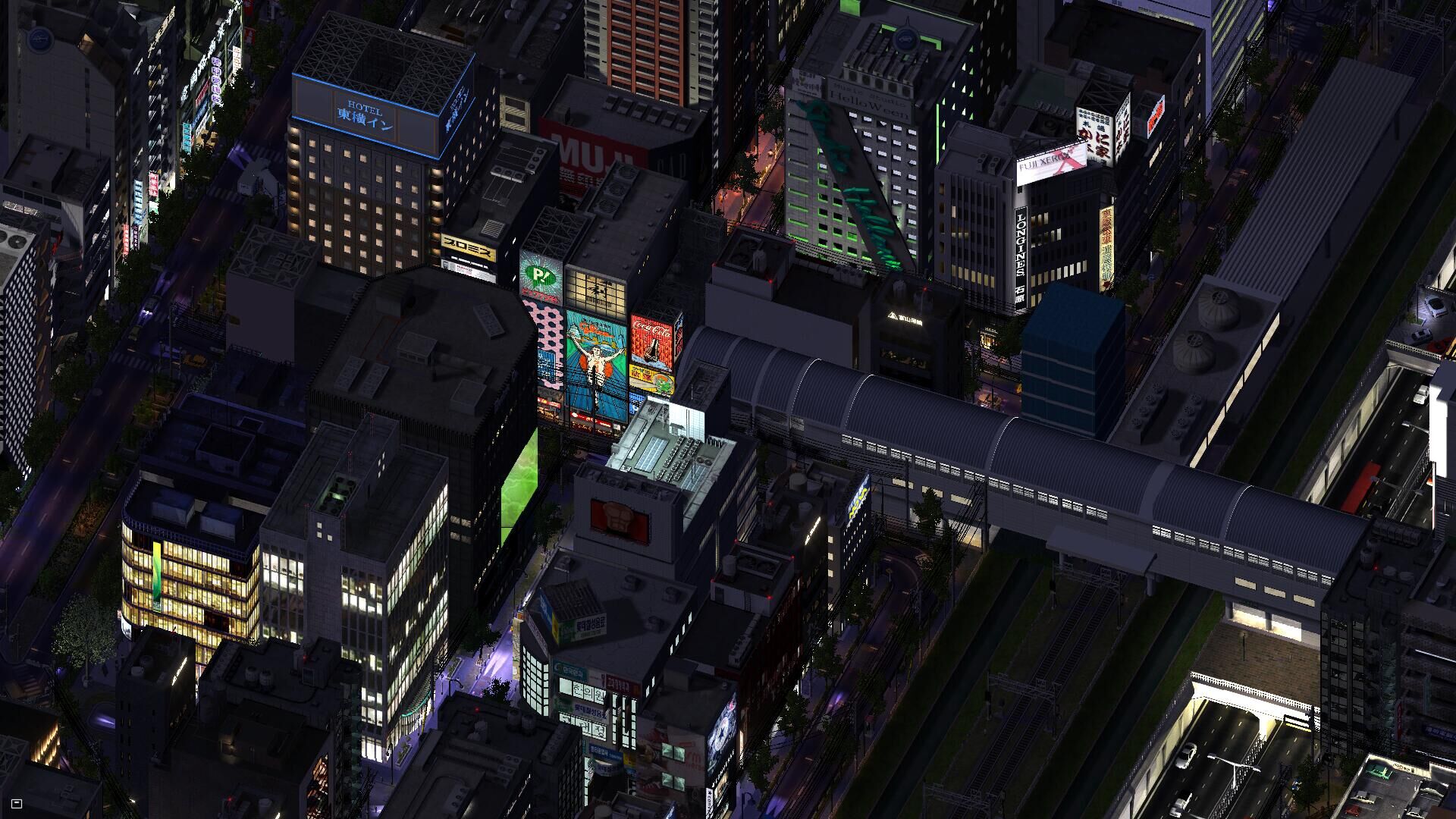Image resolution: width=1456 pixels, height=819 pixels.
Task: Click the small show-interface button in the corner
Action: coord(17,804)
